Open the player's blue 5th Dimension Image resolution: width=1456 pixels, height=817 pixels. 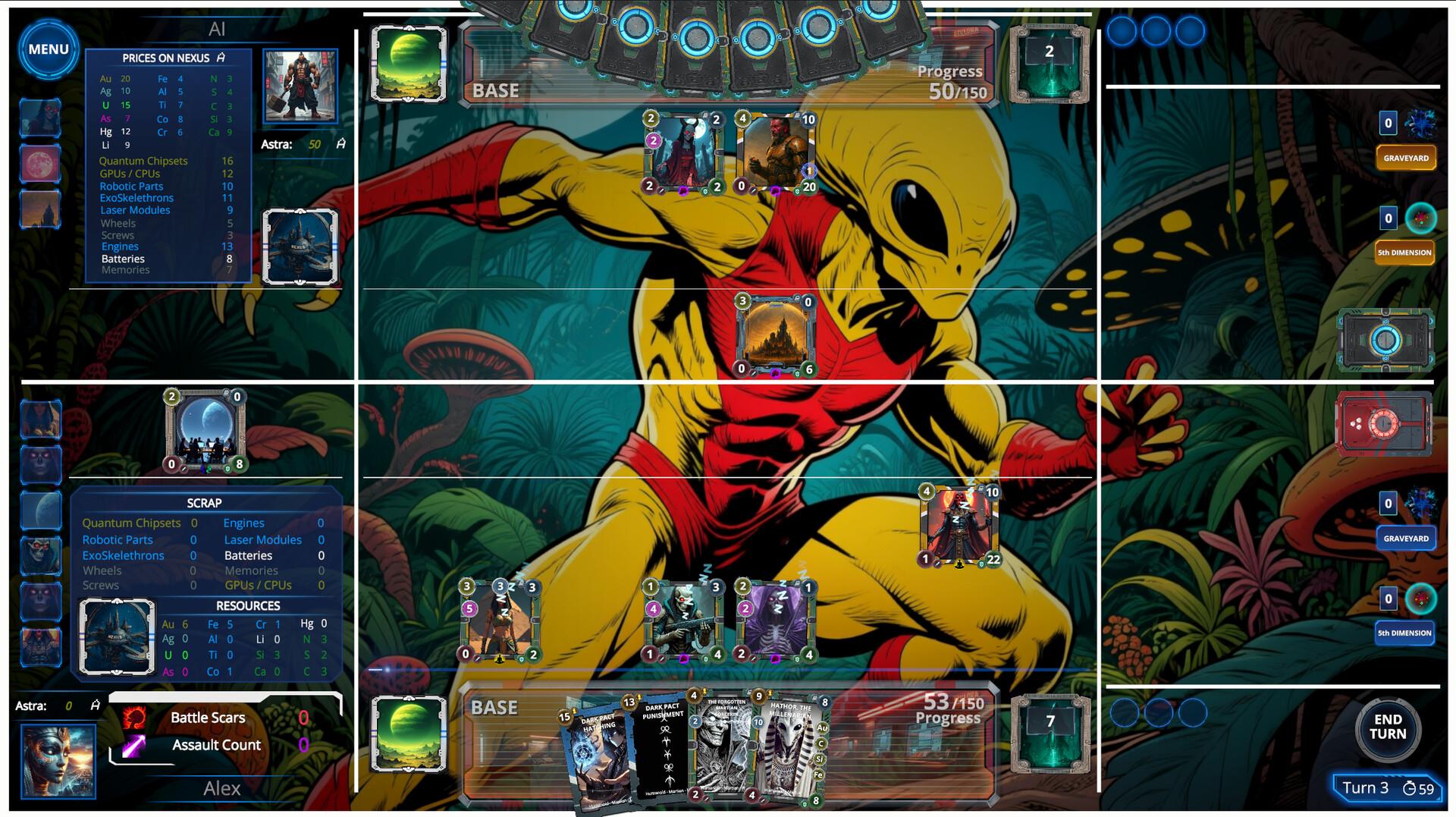[1404, 633]
